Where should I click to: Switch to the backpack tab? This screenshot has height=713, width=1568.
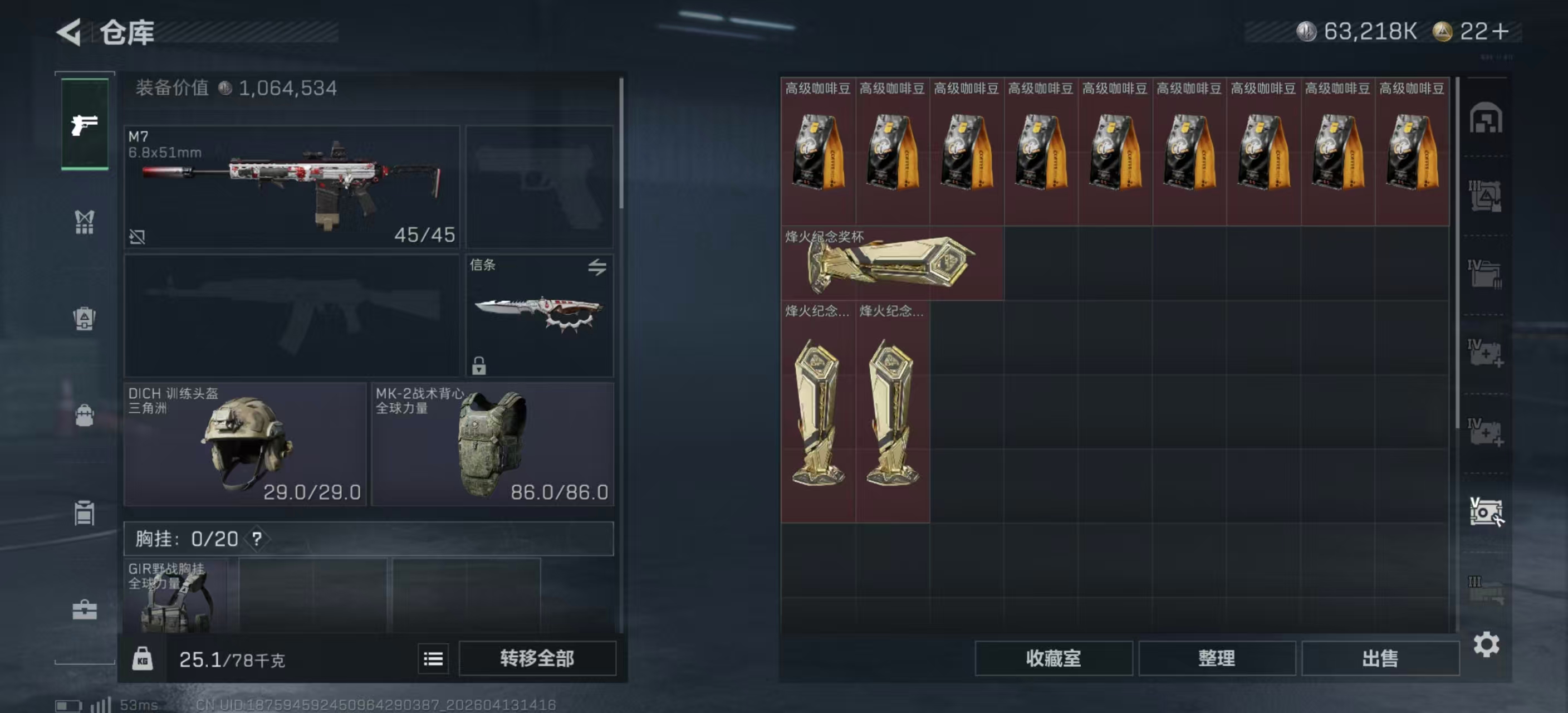tap(85, 416)
